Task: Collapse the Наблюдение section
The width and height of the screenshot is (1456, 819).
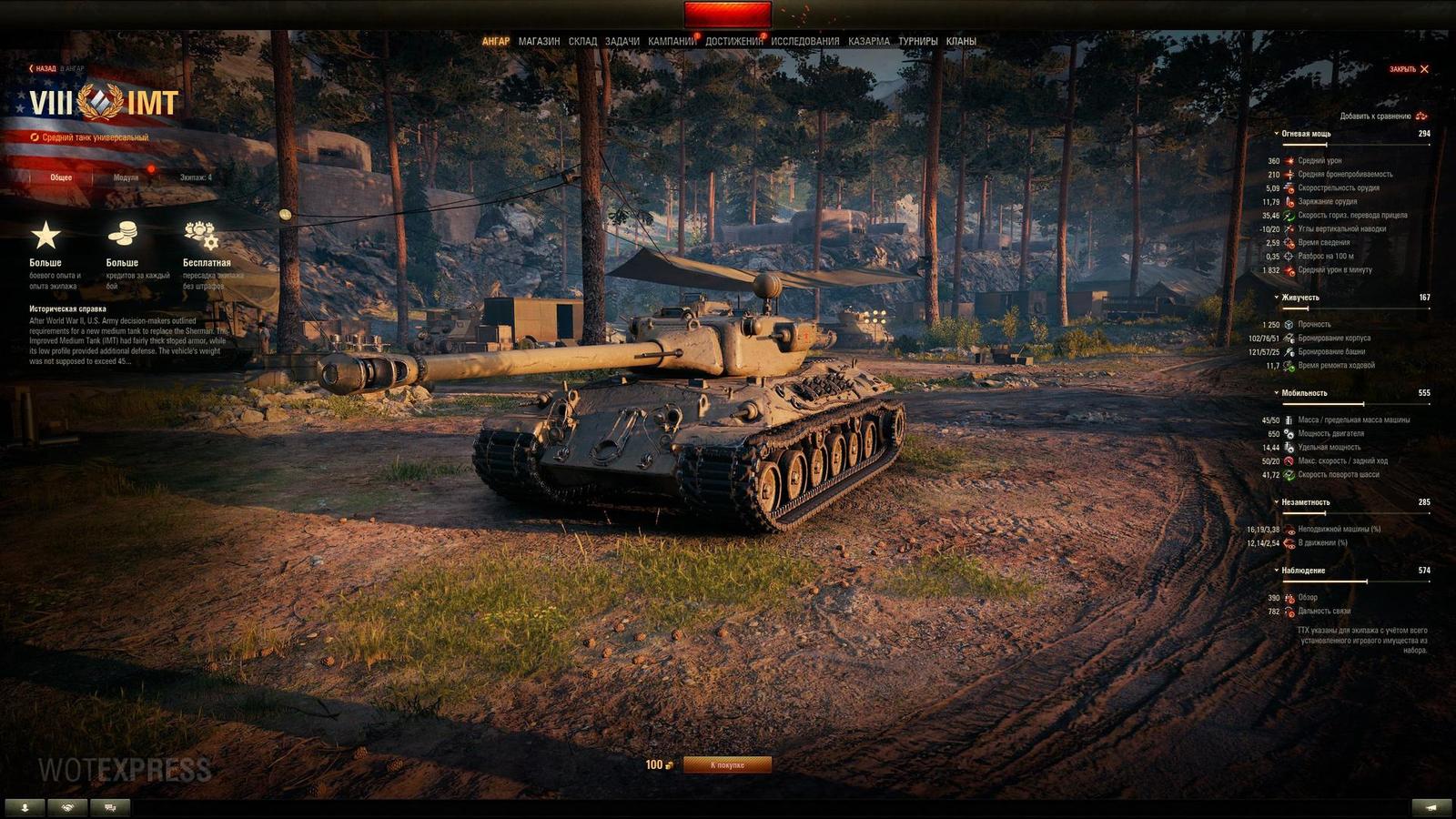Action: tap(1276, 569)
